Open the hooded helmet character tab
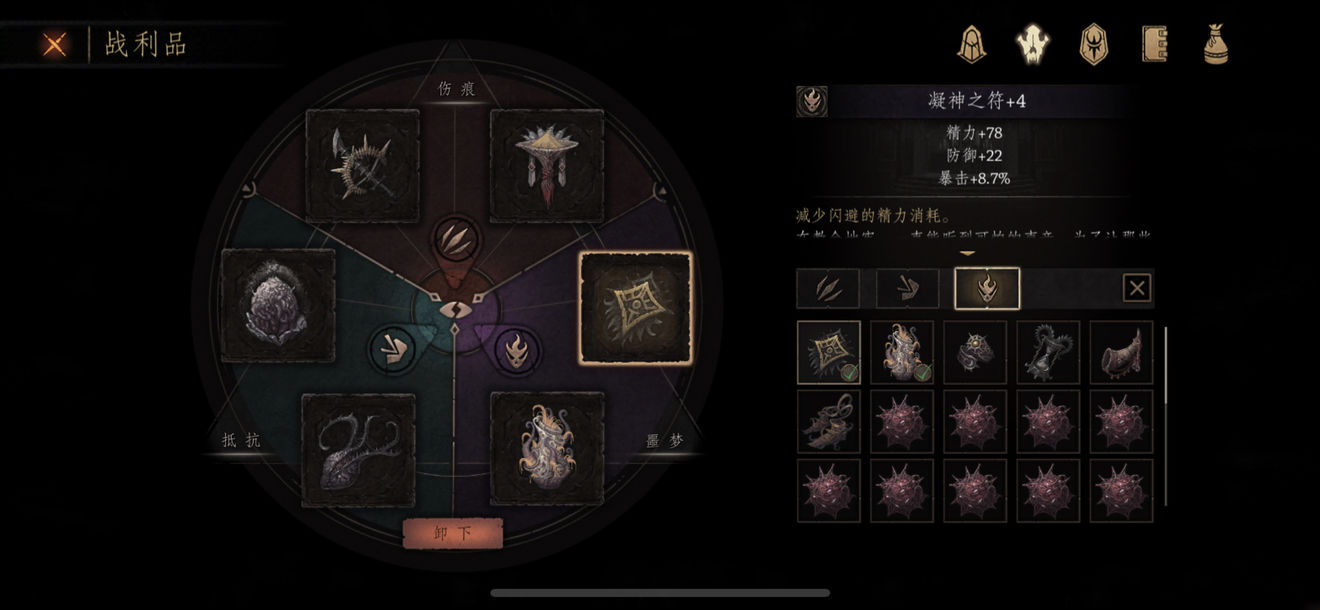This screenshot has height=610, width=1320. 971,44
